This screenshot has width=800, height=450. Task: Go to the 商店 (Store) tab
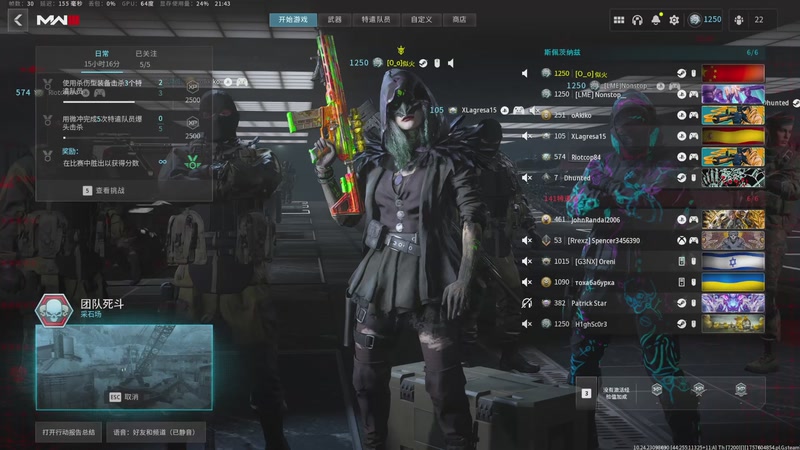point(459,19)
